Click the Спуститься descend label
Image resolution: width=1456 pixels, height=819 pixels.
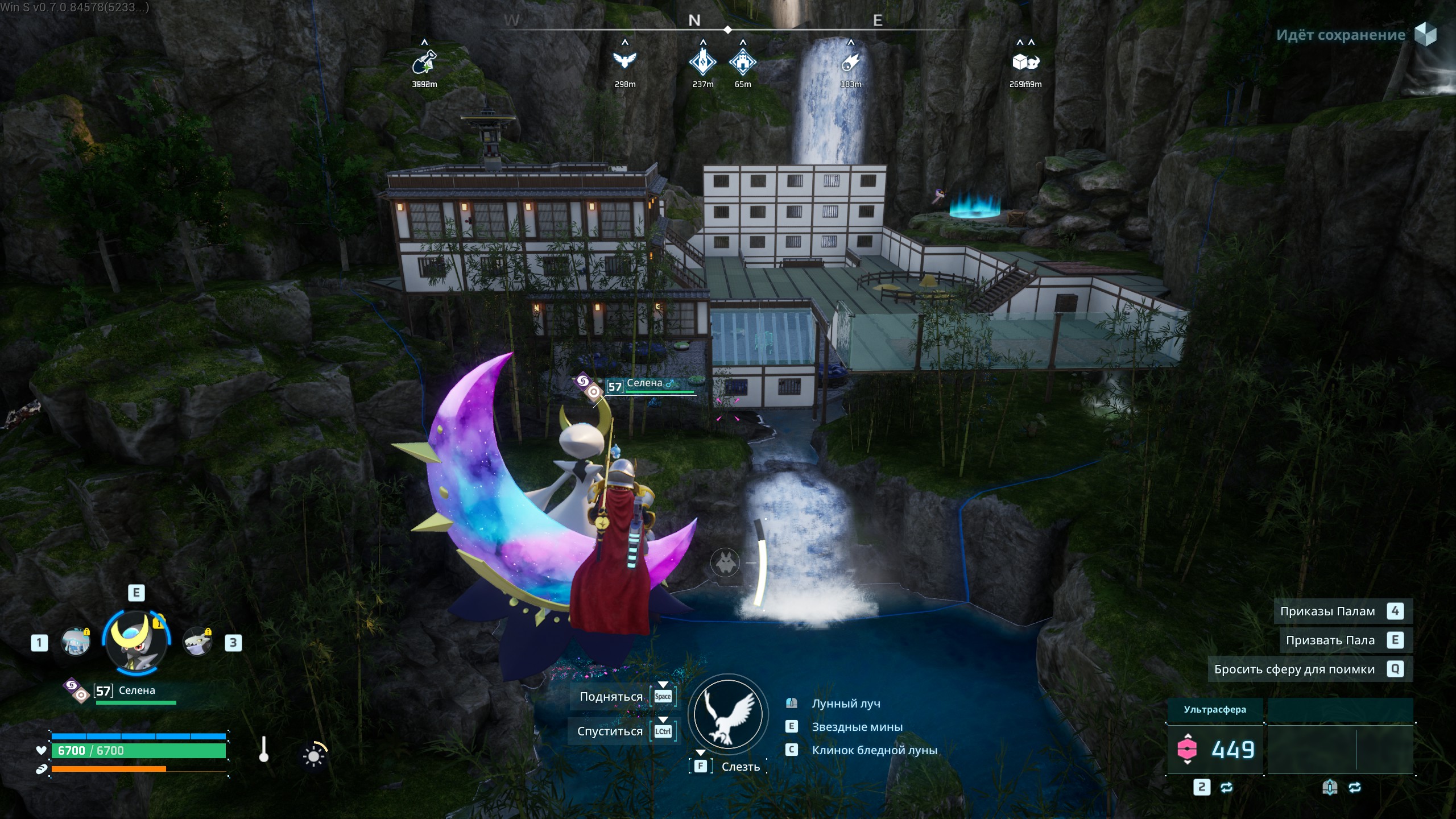(x=610, y=731)
